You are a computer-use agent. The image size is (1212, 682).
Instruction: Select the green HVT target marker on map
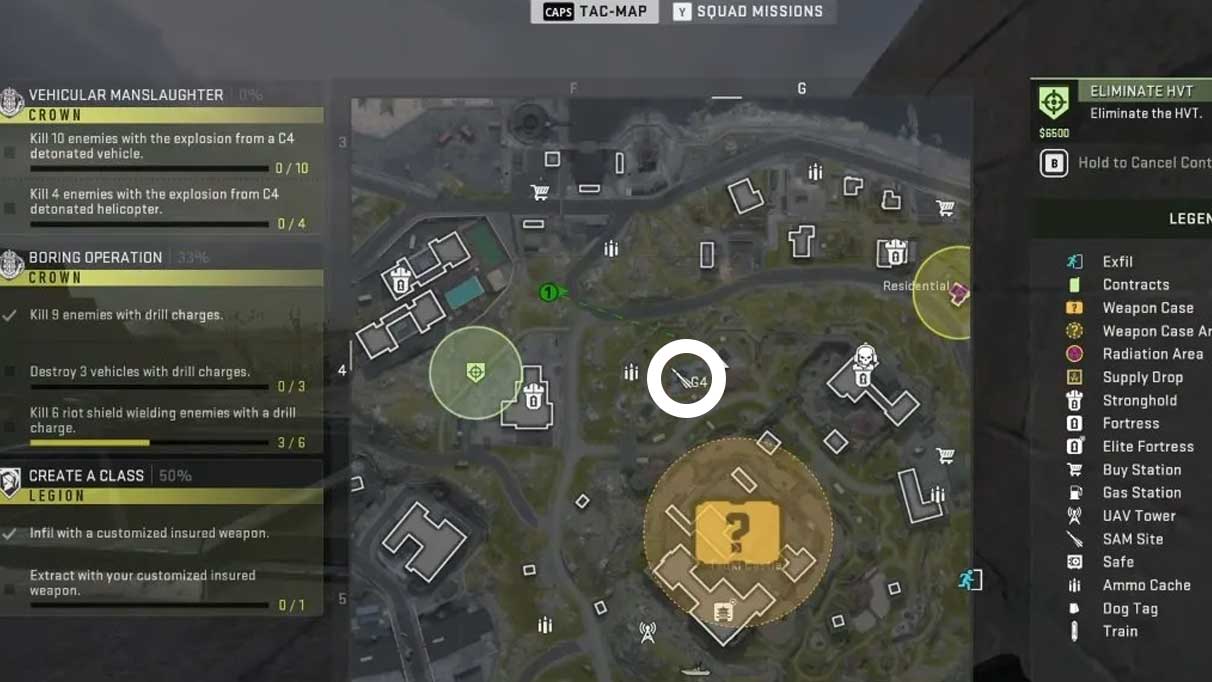pos(476,373)
